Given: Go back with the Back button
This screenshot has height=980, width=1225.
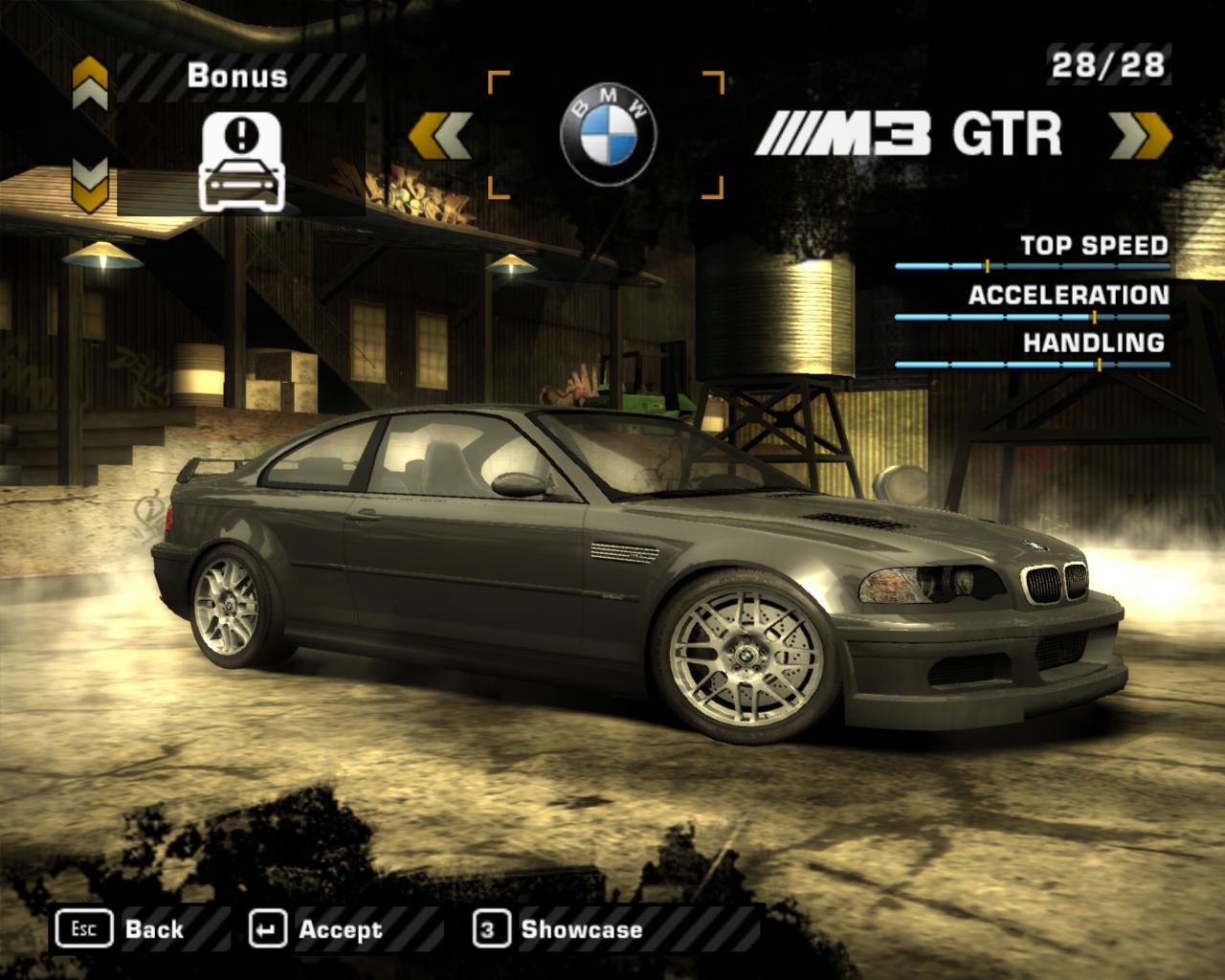Looking at the screenshot, I should pyautogui.click(x=121, y=929).
